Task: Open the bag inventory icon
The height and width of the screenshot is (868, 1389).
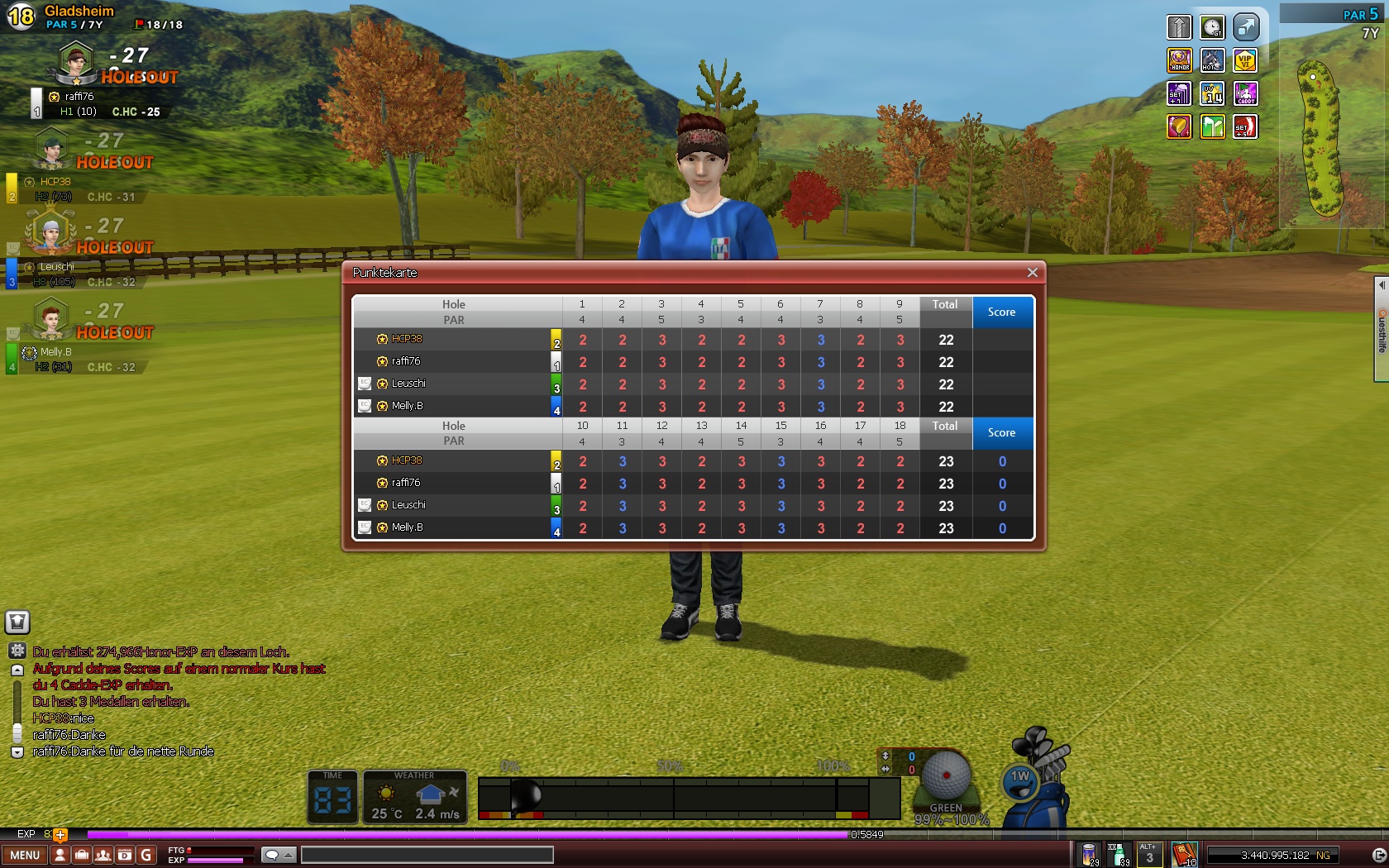Action: pyautogui.click(x=81, y=855)
